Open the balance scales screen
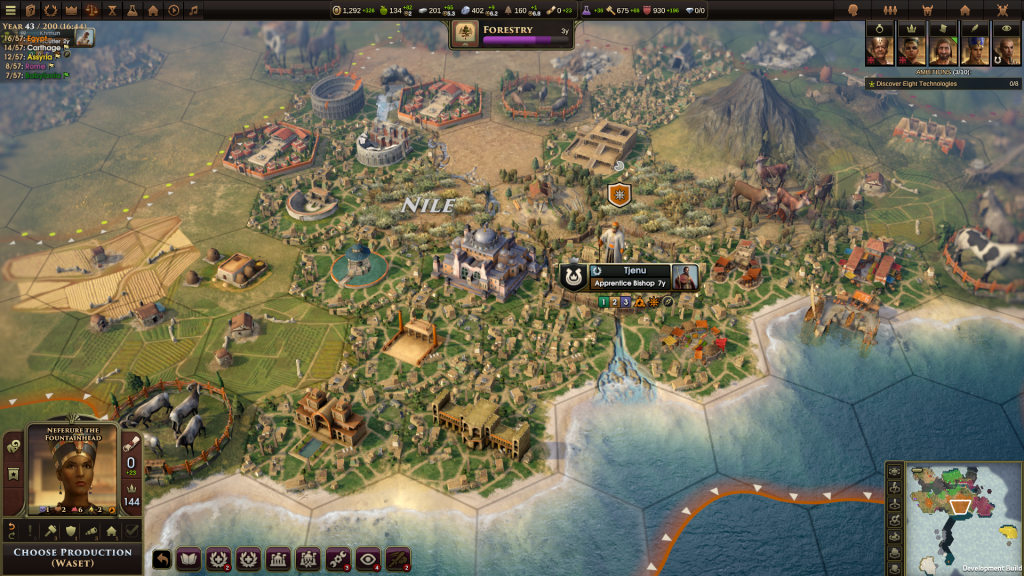Image resolution: width=1024 pixels, height=576 pixels. (x=91, y=10)
